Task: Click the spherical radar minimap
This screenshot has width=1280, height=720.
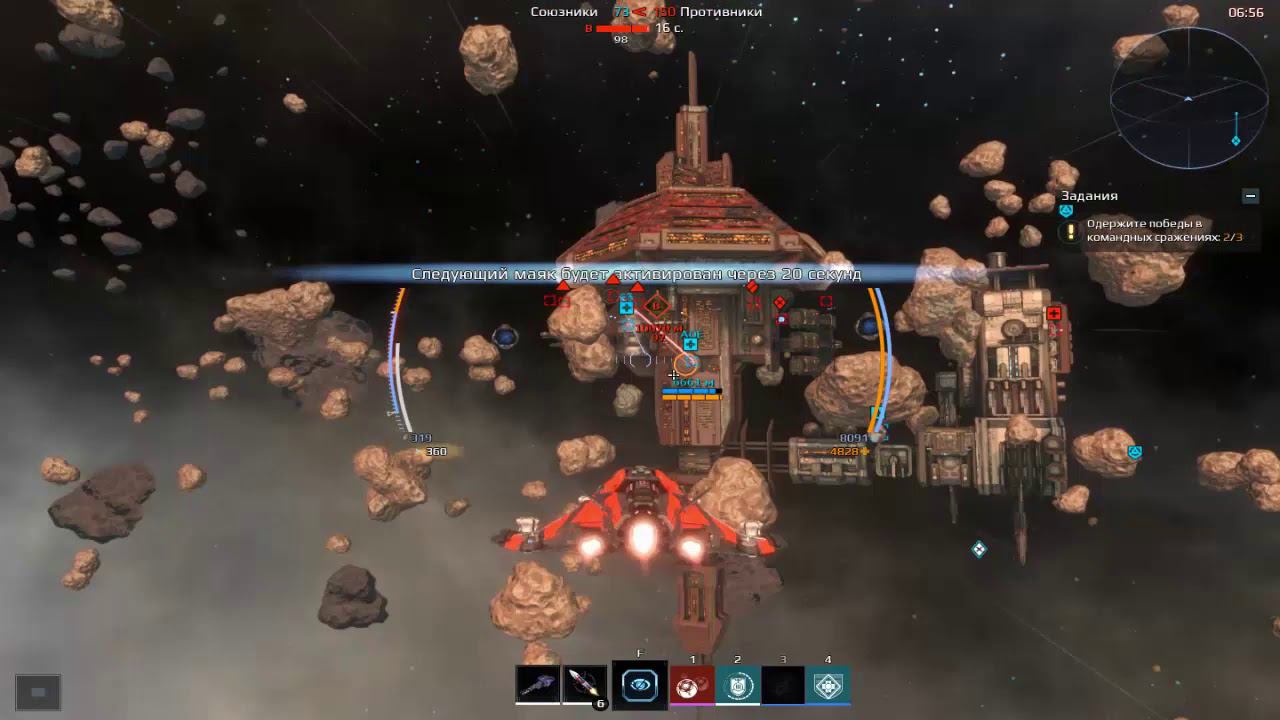Action: click(x=1188, y=98)
